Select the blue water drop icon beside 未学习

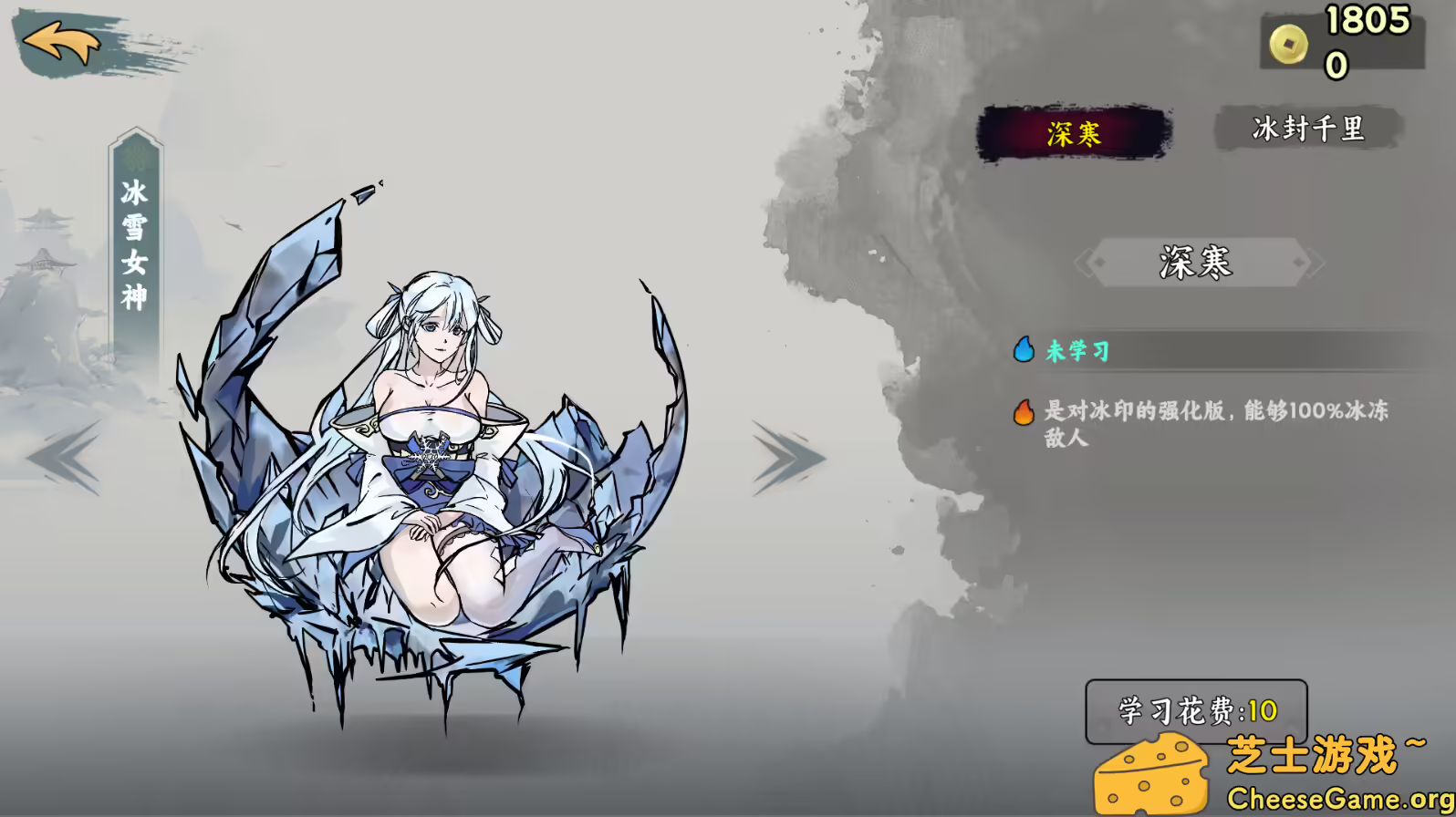coord(1024,349)
